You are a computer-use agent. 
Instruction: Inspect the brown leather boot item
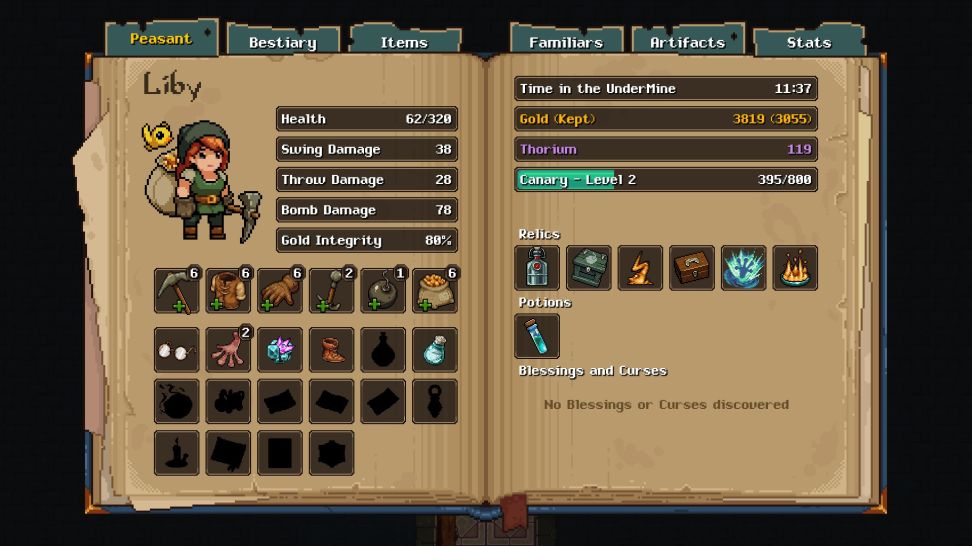point(332,350)
